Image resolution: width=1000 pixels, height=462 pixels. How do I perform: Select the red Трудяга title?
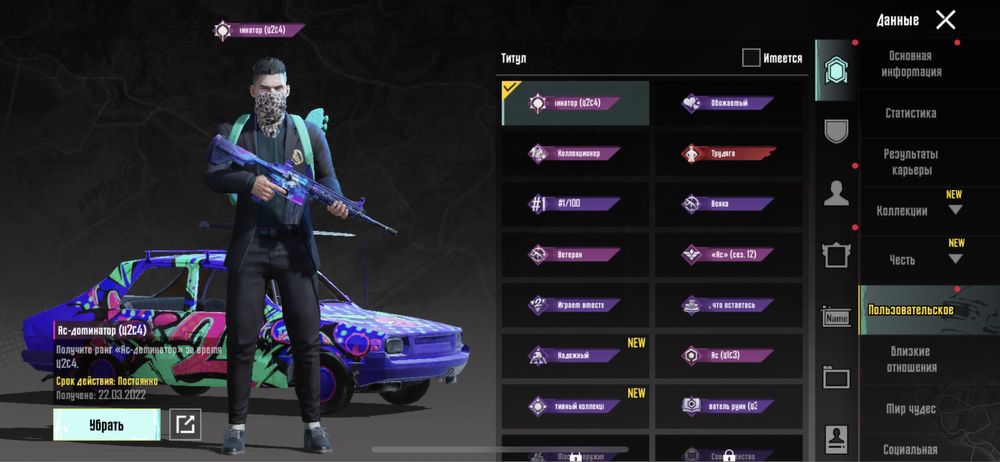point(728,154)
